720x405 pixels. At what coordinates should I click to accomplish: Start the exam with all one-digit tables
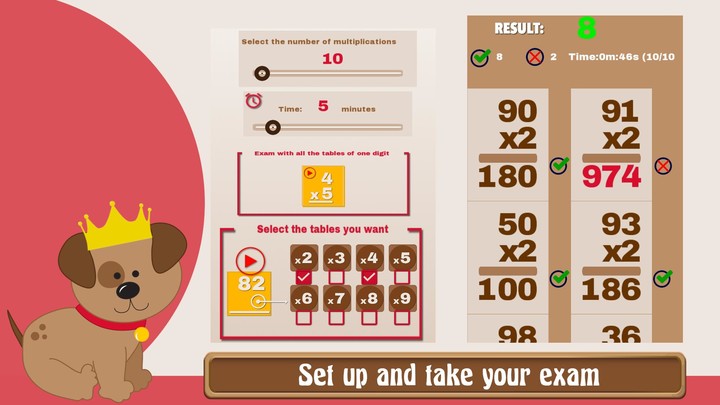[323, 186]
